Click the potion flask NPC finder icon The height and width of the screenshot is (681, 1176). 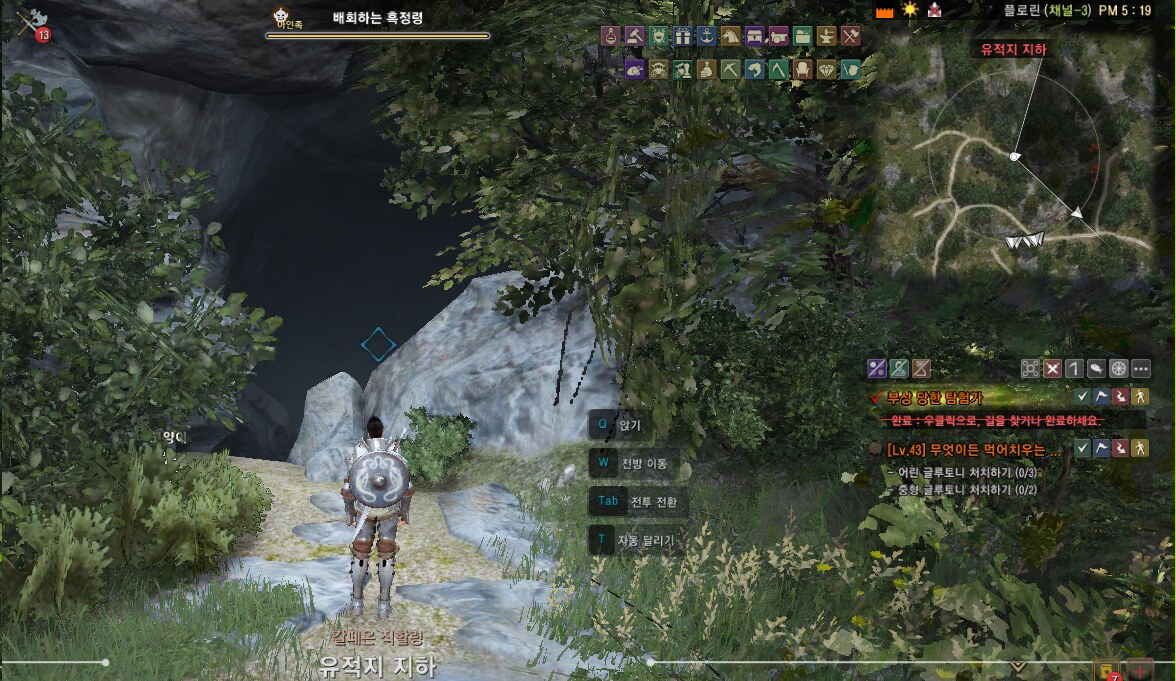click(x=610, y=37)
